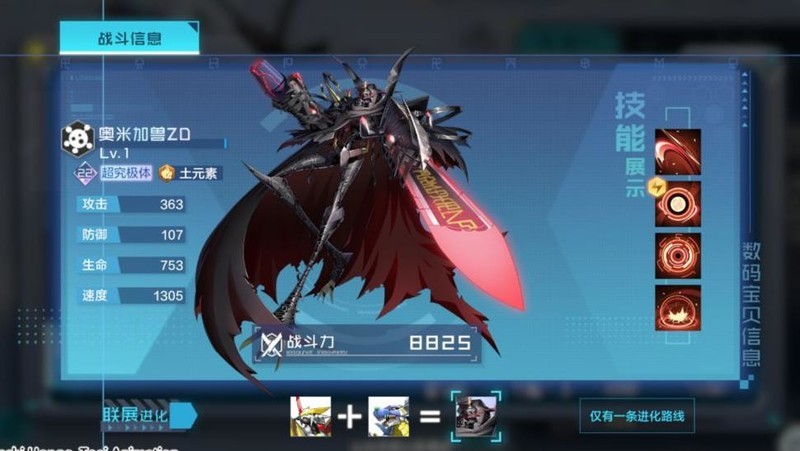Open the 战斗信息 tab
This screenshot has height=451, width=800.
click(x=129, y=38)
